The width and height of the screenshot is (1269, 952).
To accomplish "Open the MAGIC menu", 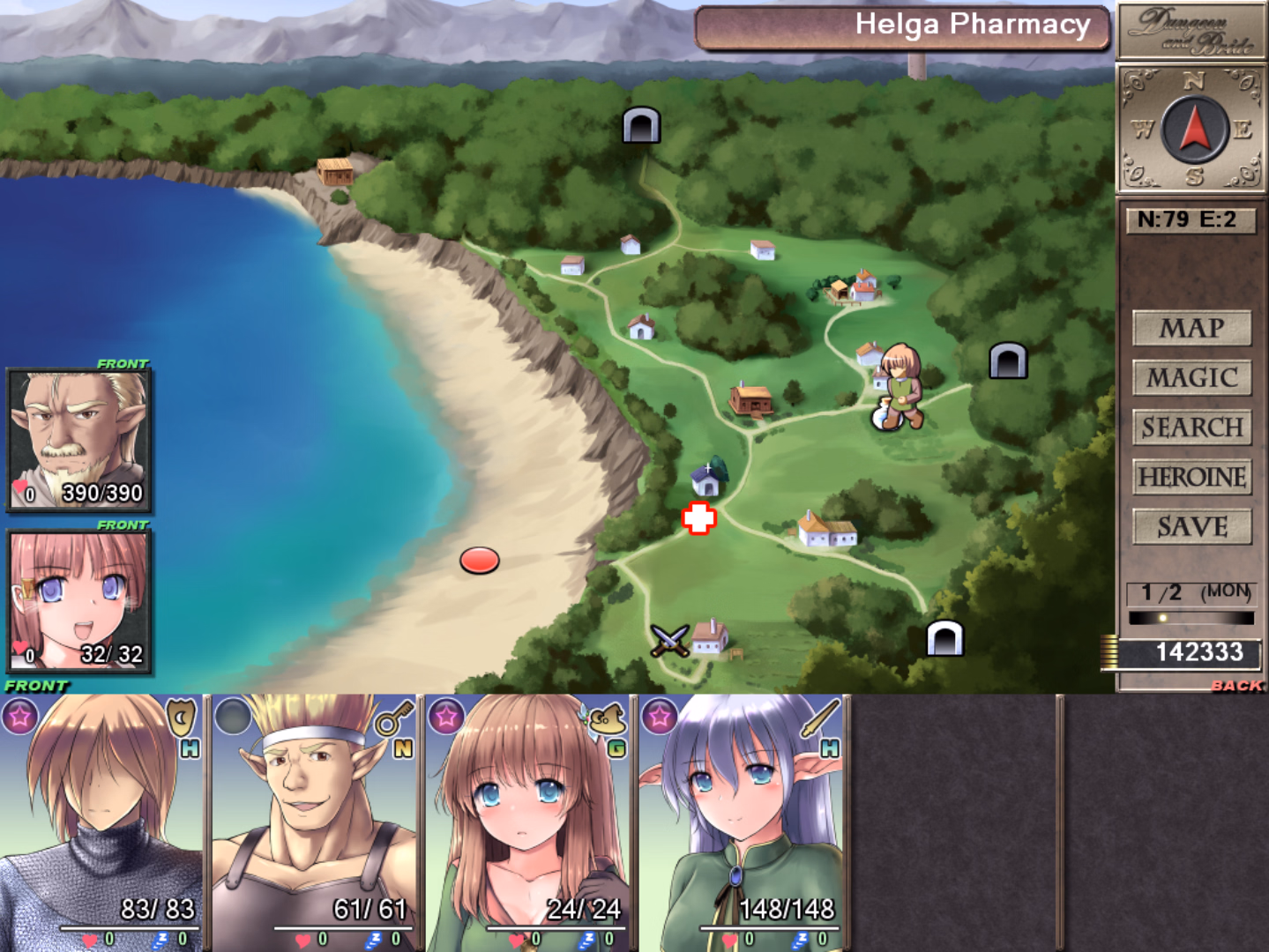I will click(1191, 378).
